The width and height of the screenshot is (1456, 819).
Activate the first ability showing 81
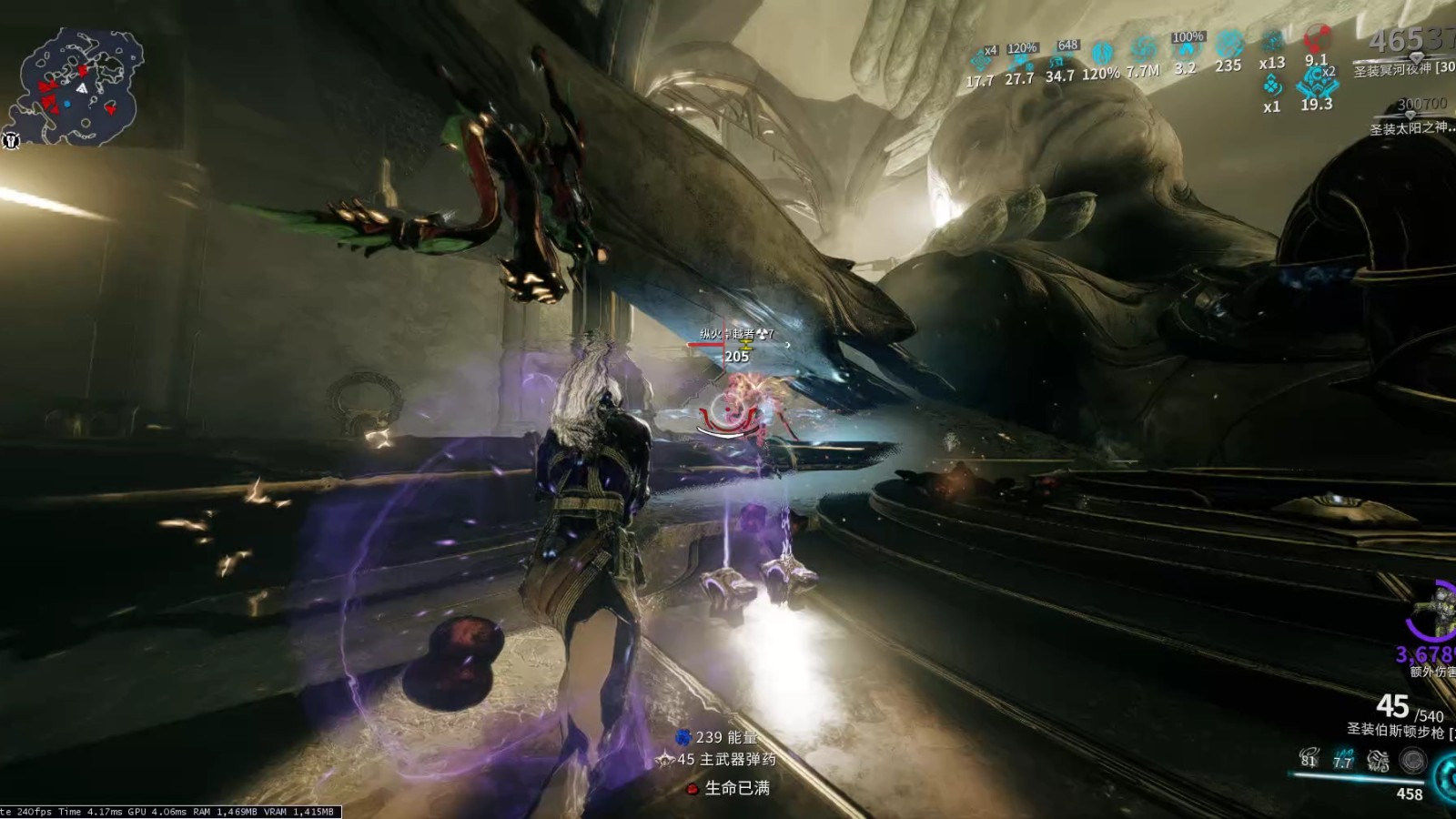point(1309,758)
